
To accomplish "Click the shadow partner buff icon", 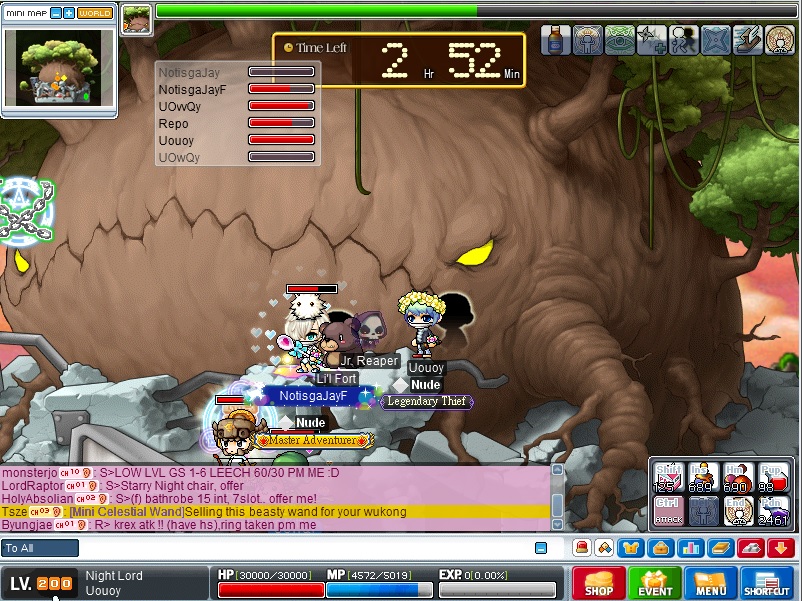I will pos(685,40).
